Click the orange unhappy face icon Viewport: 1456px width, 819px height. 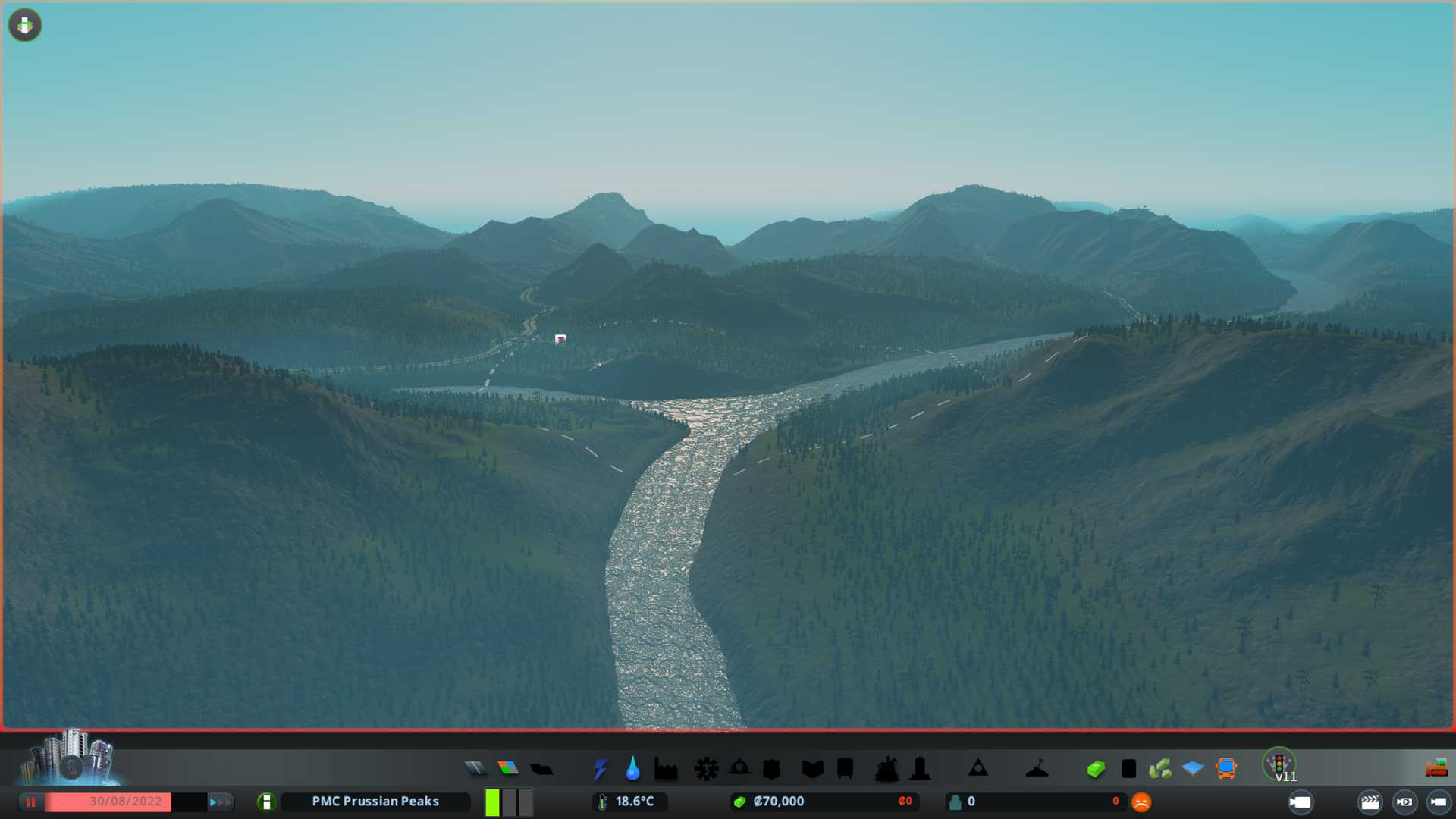[x=1141, y=802]
